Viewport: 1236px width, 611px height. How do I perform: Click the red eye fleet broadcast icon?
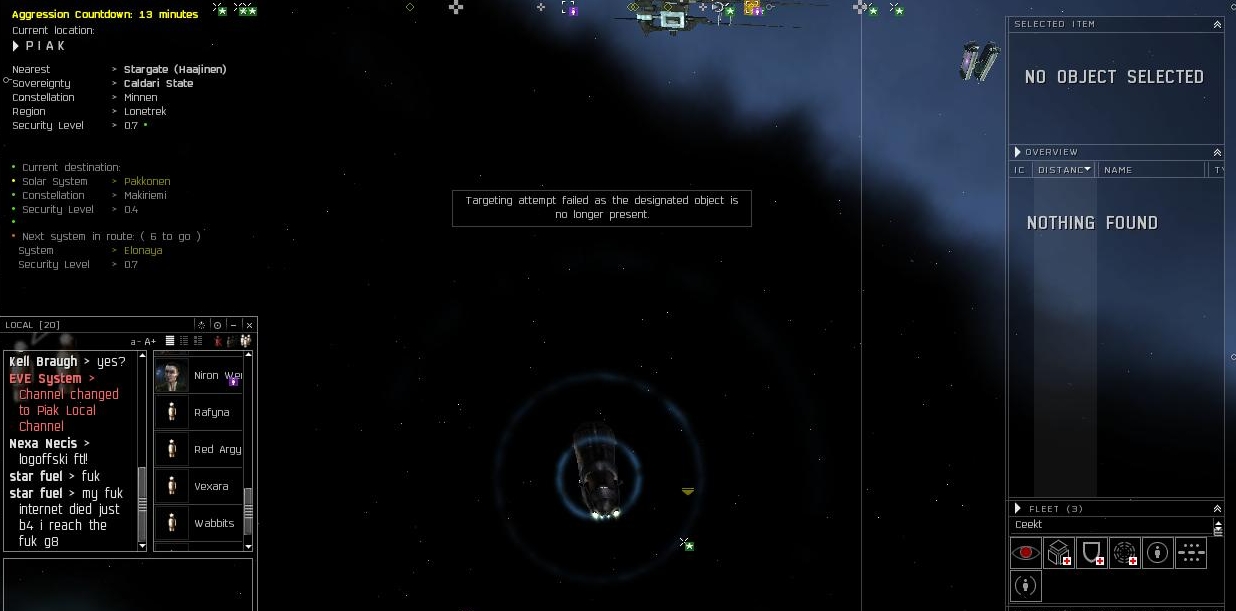coord(1025,552)
